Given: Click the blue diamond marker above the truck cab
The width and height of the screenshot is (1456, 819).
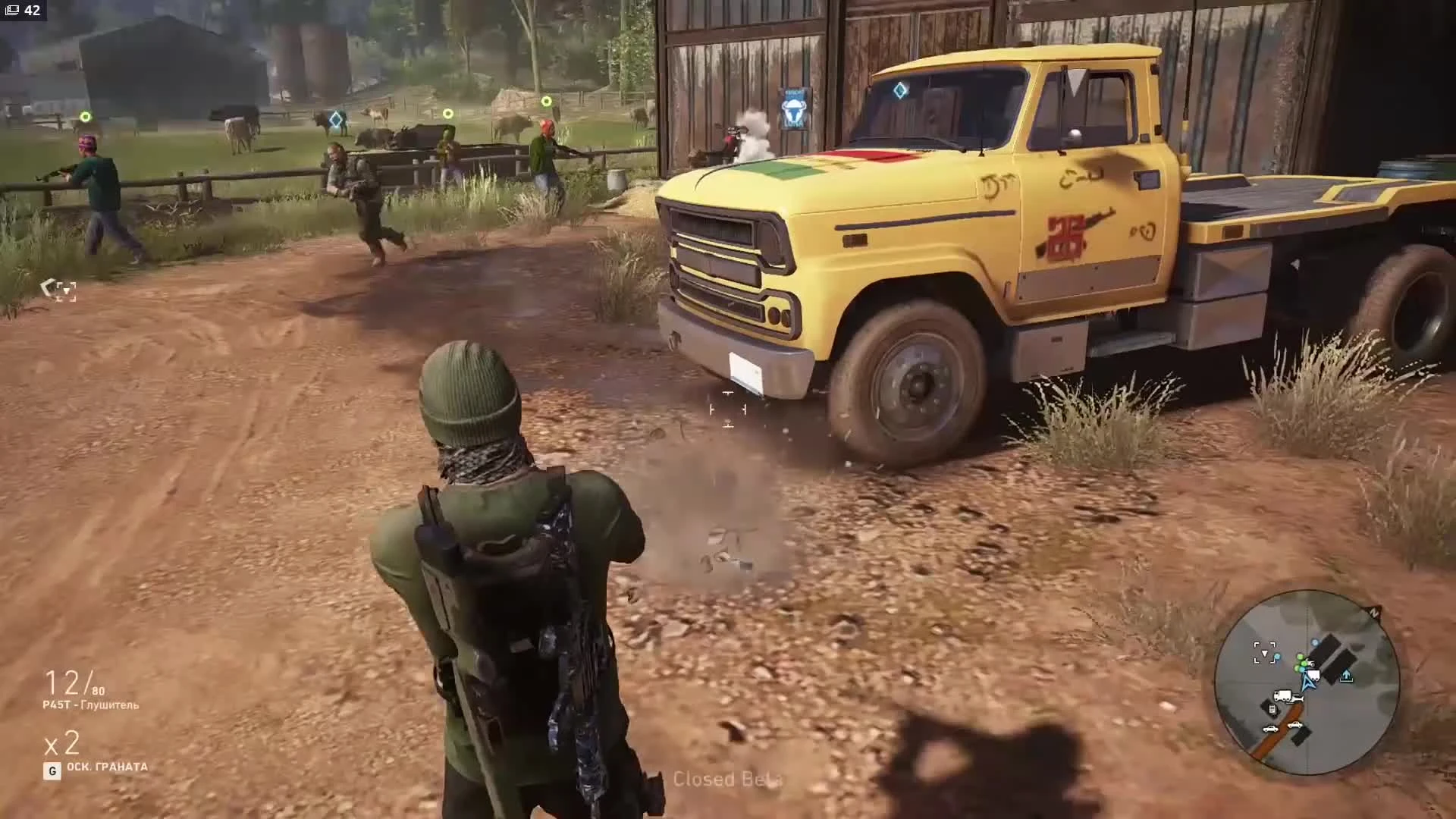Looking at the screenshot, I should pyautogui.click(x=899, y=90).
